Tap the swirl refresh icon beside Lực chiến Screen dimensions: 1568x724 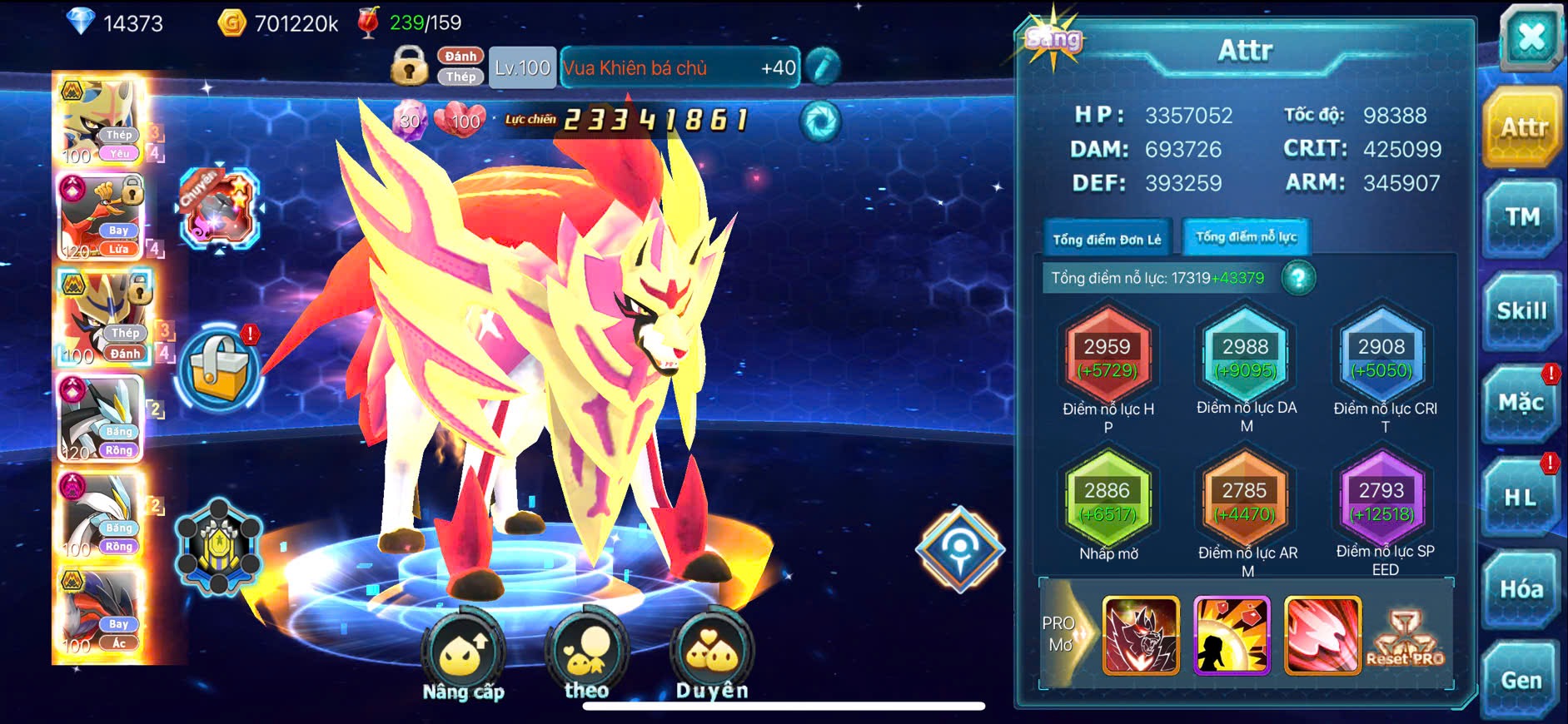820,121
